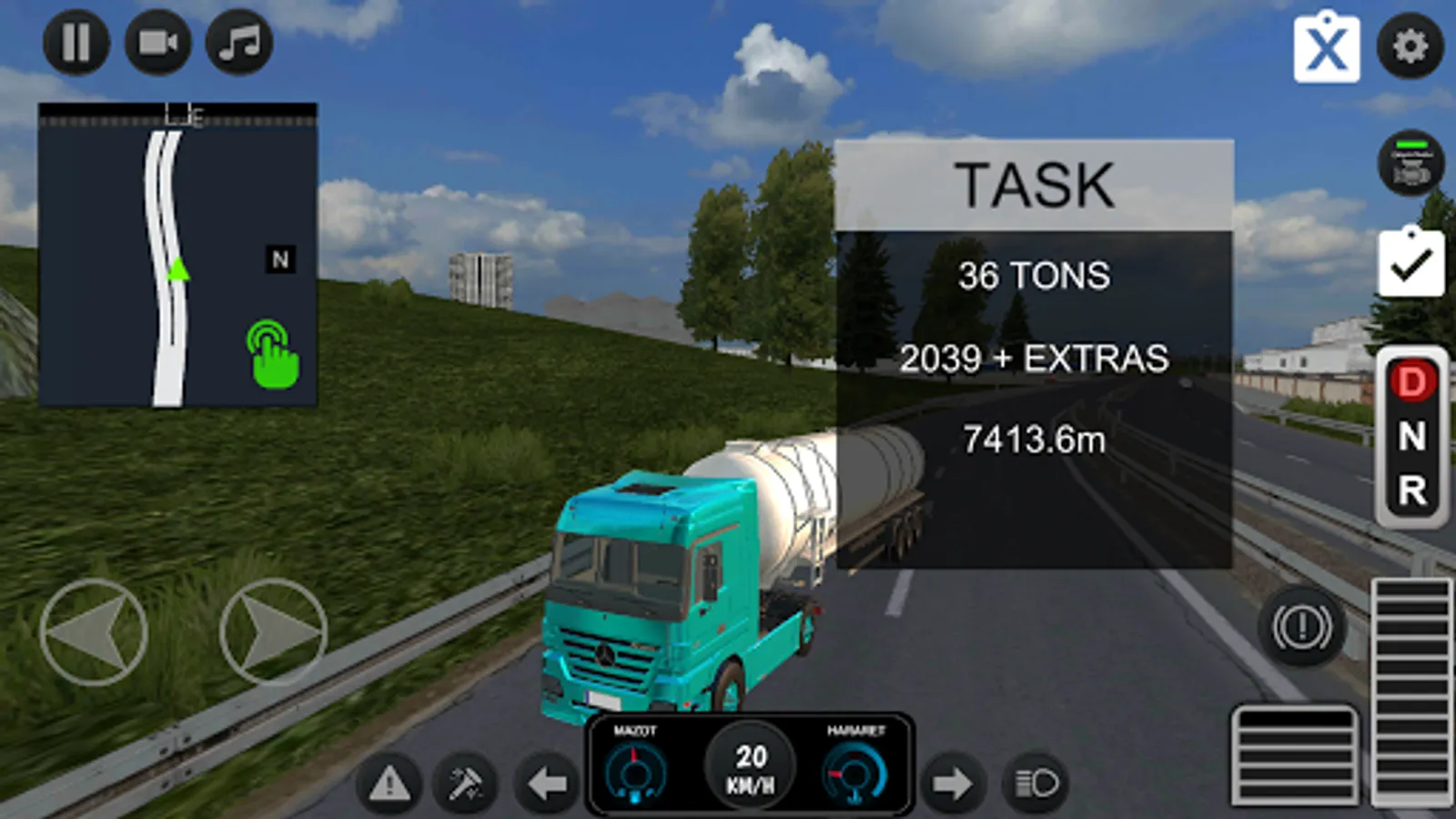Dismiss the task with the X clipboard
The image size is (1456, 819).
click(x=1327, y=49)
